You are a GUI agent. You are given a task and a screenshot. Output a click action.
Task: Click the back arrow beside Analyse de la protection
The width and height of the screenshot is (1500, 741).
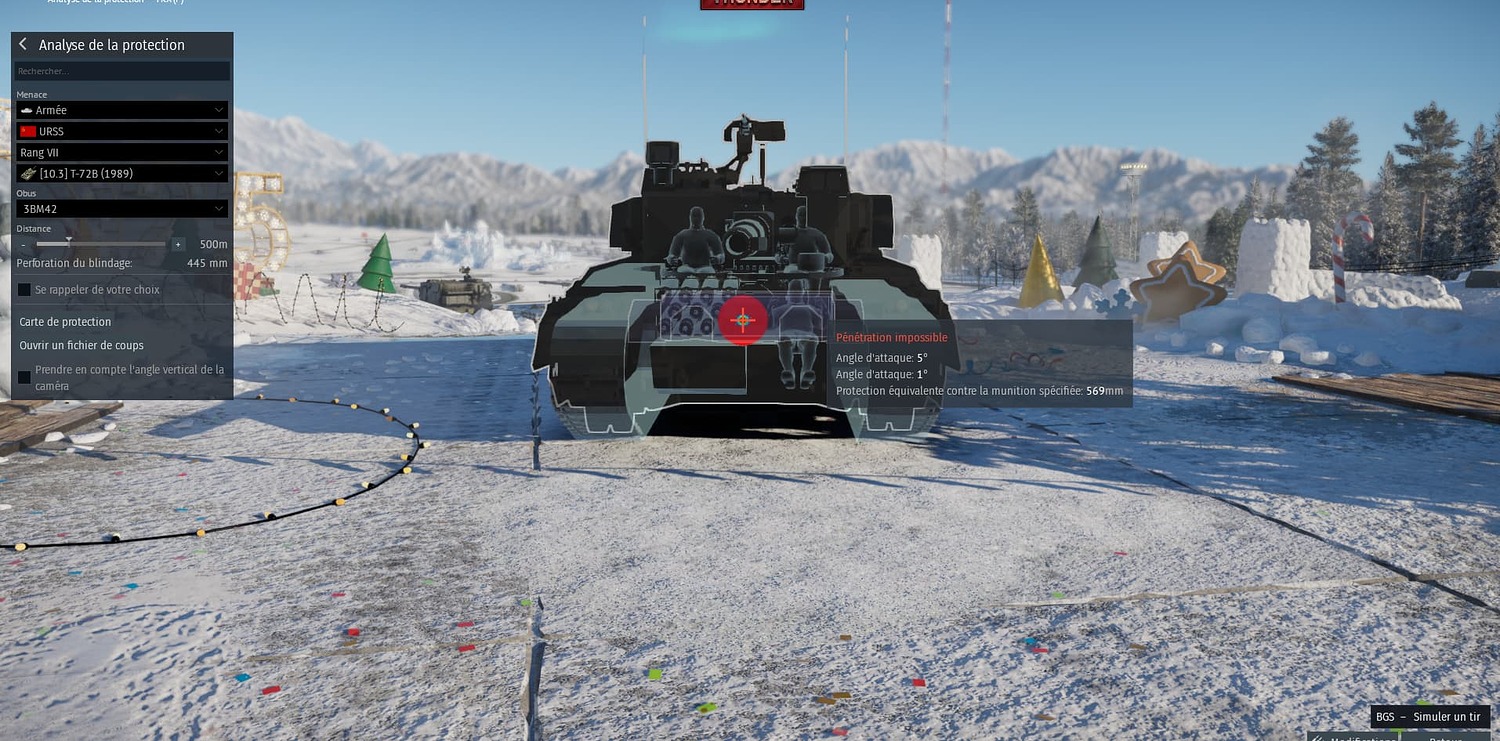pyautogui.click(x=21, y=44)
